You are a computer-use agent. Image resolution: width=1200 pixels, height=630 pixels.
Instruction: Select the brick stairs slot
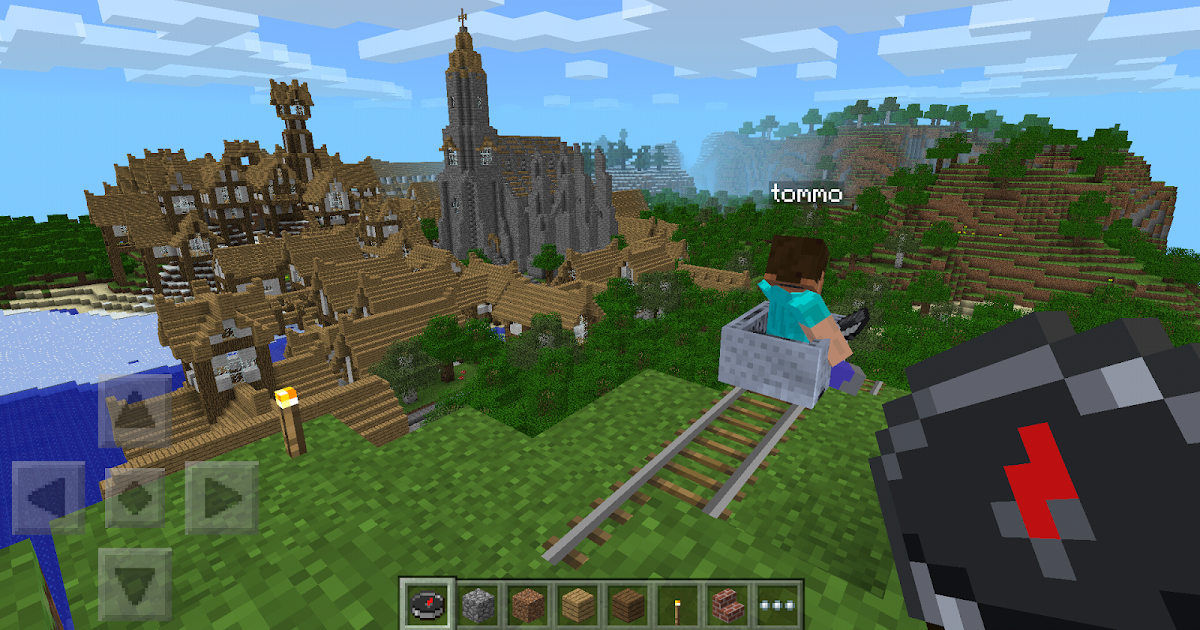(x=727, y=605)
